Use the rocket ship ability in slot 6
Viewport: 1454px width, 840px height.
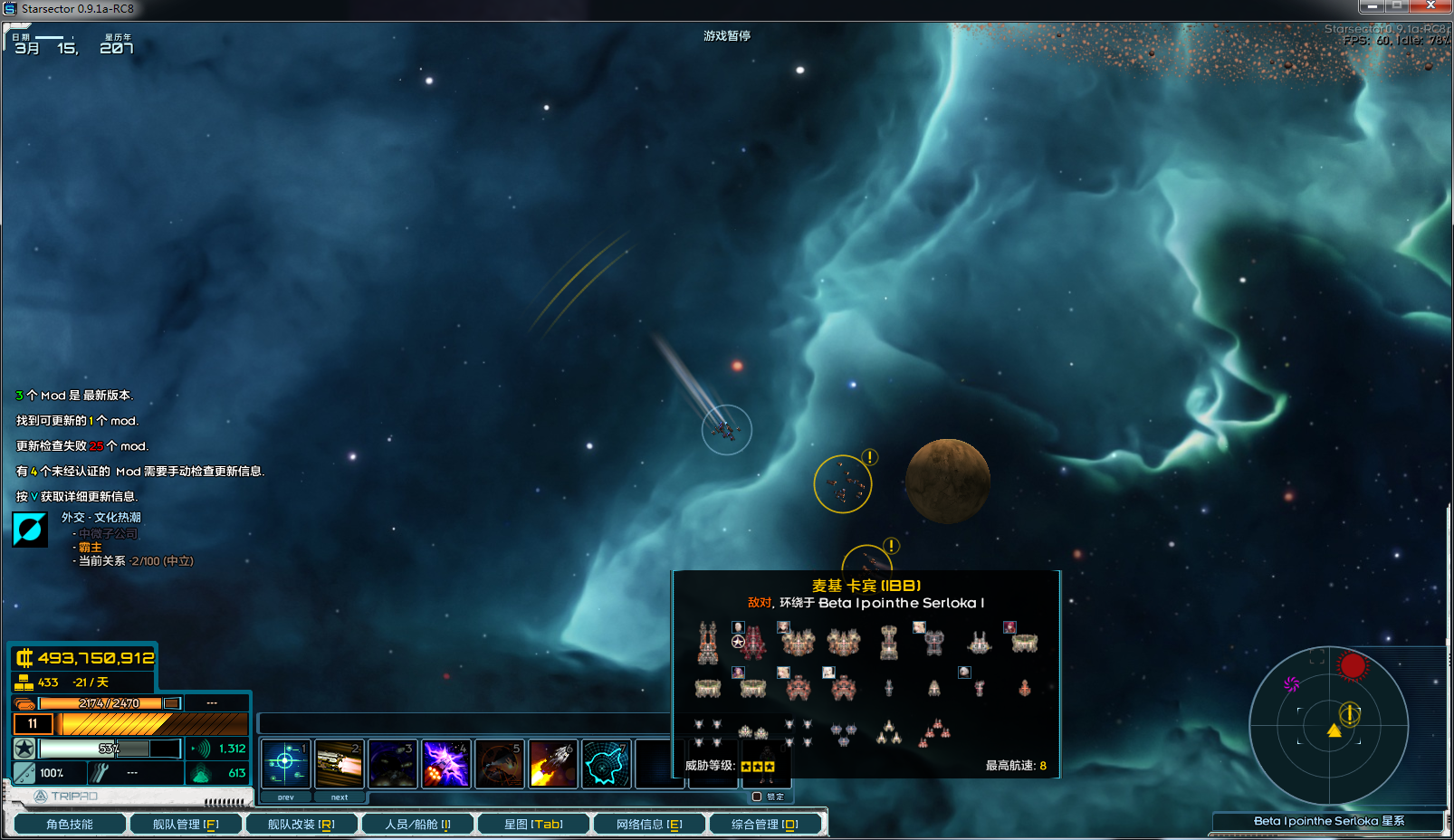pos(553,763)
